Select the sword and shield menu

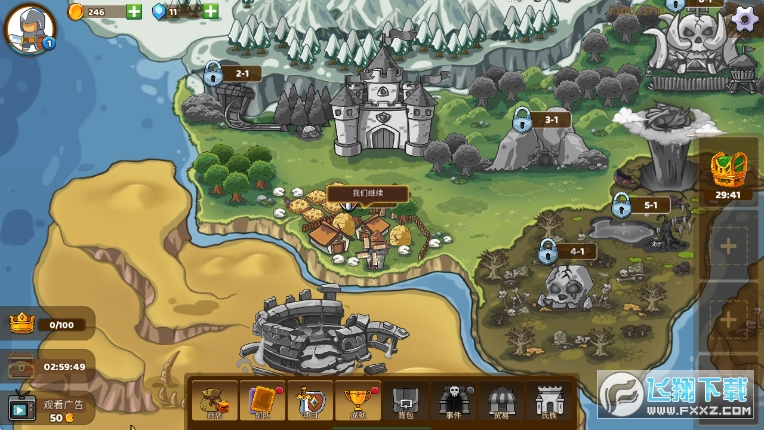point(310,401)
